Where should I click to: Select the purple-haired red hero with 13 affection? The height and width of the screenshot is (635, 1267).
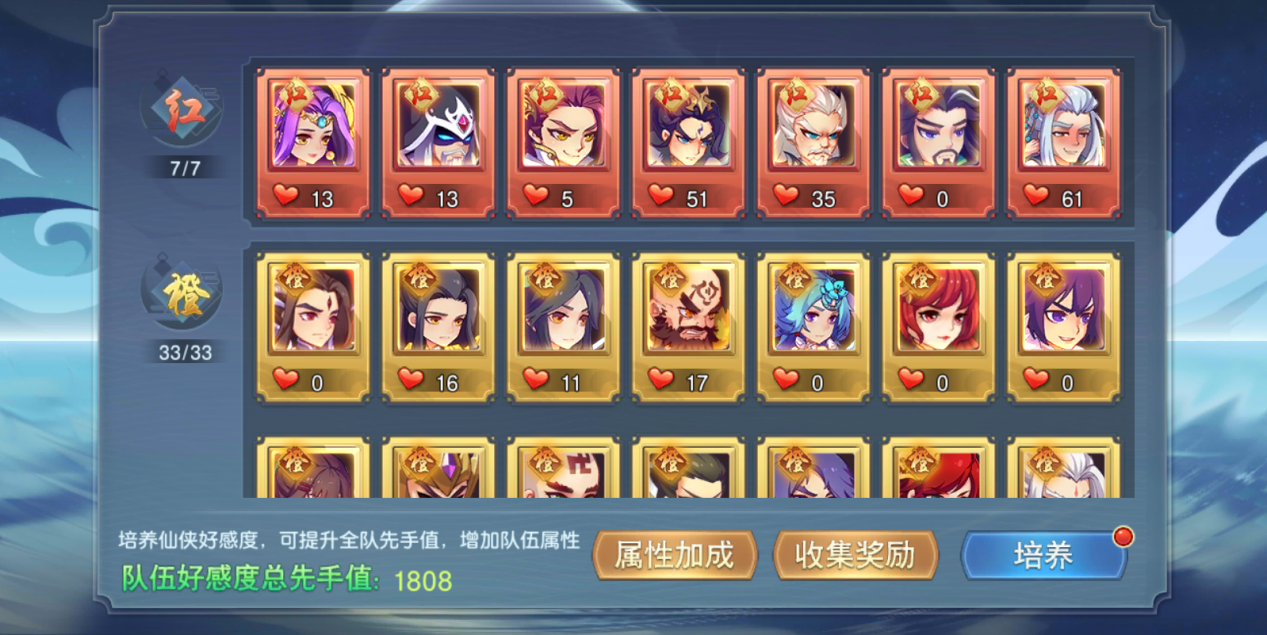coord(313,142)
